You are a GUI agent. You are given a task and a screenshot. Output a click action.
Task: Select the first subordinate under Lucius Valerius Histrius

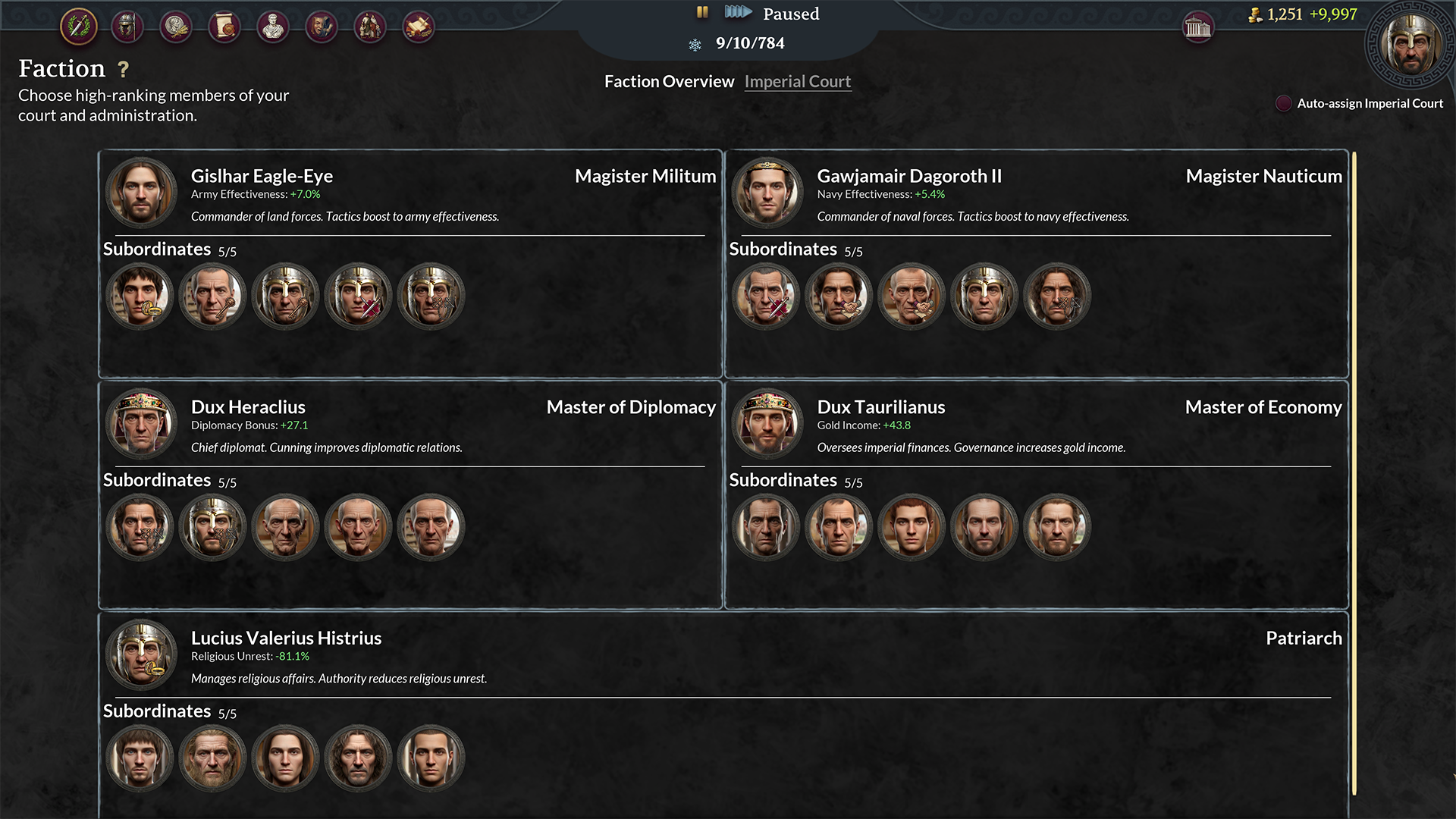point(140,758)
